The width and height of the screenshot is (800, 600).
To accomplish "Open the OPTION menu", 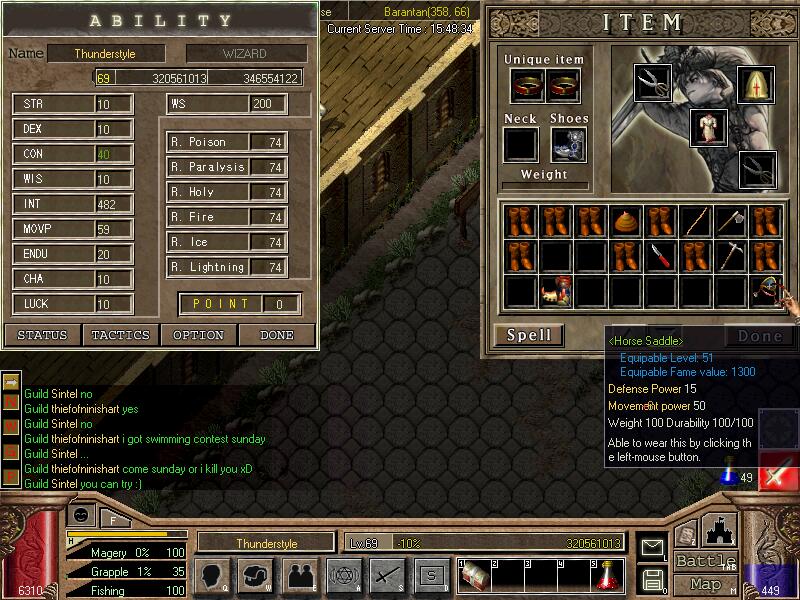I will pyautogui.click(x=198, y=335).
